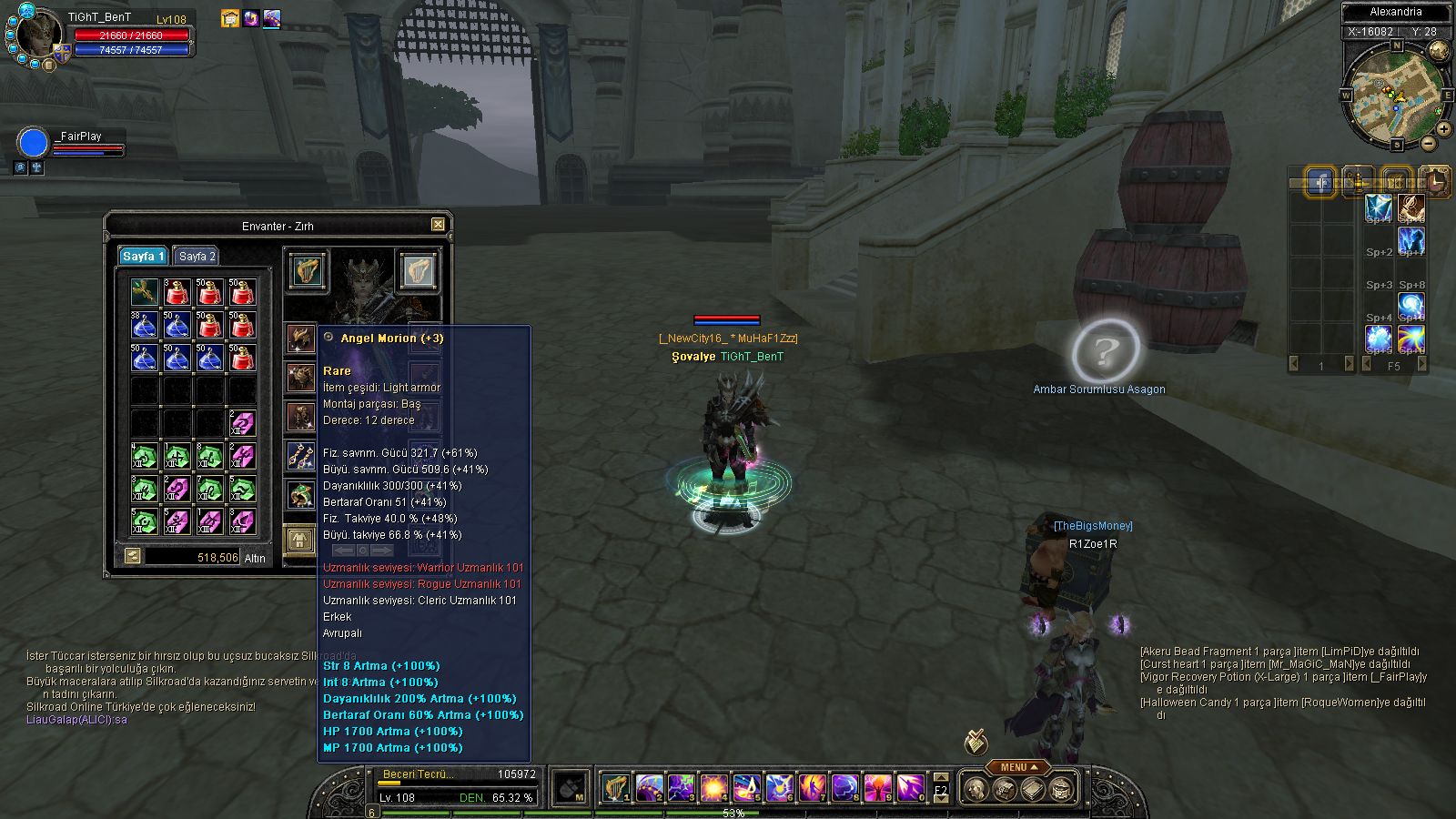Switch to the Sayfa 2 inventory tab

[x=197, y=257]
